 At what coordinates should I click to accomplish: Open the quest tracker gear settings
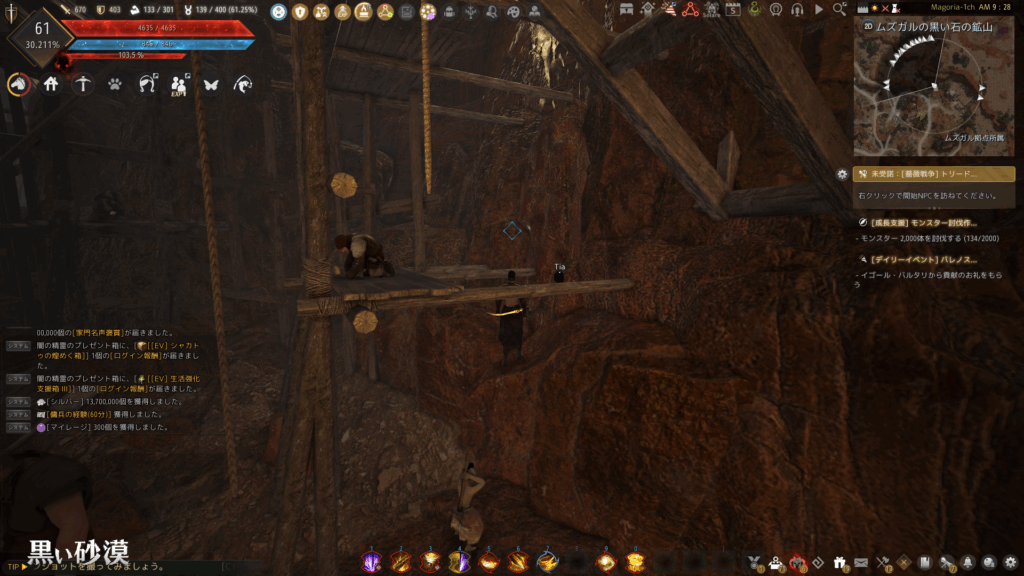pyautogui.click(x=842, y=174)
